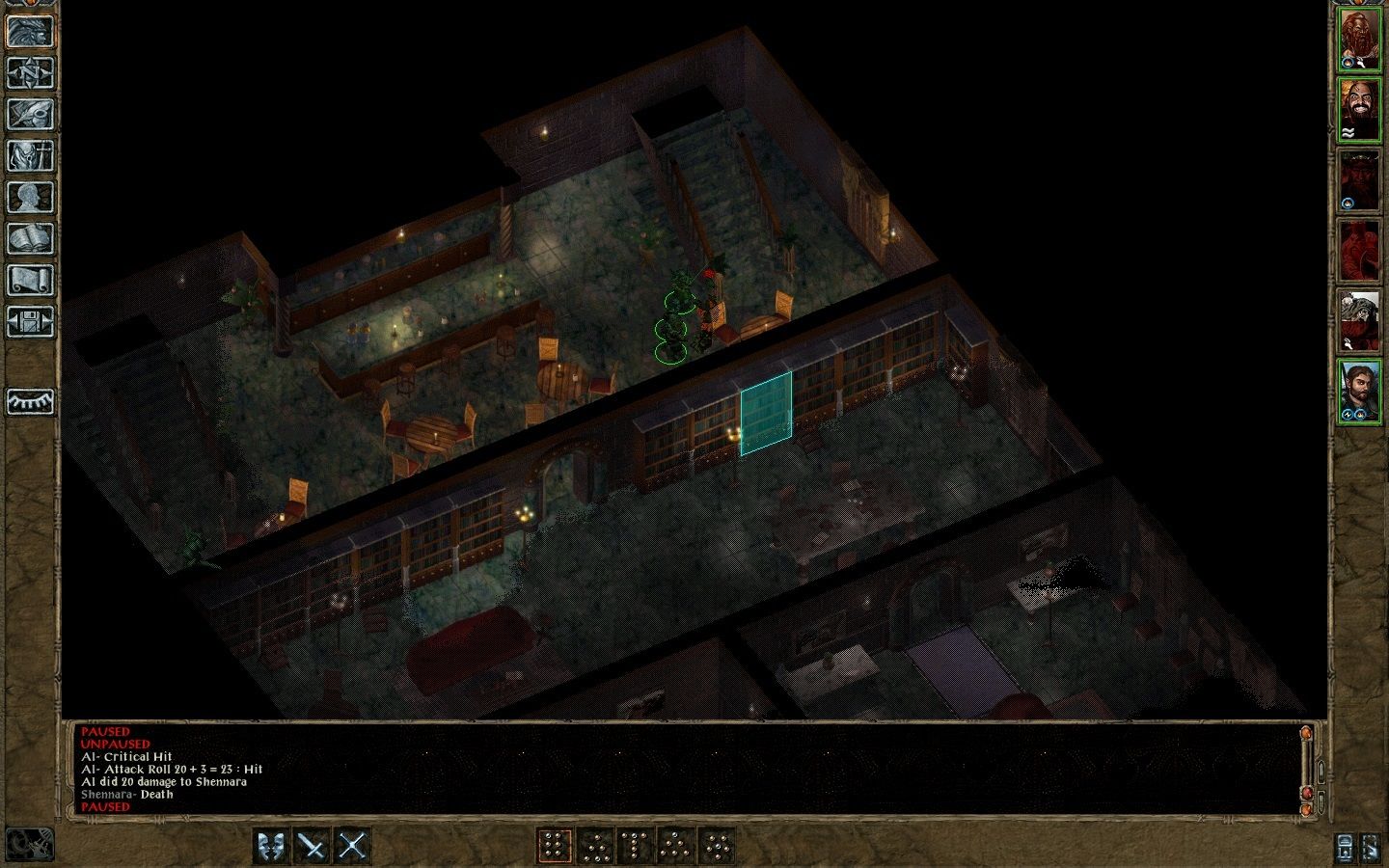Select the highlighted two-column formation

pyautogui.click(x=554, y=847)
